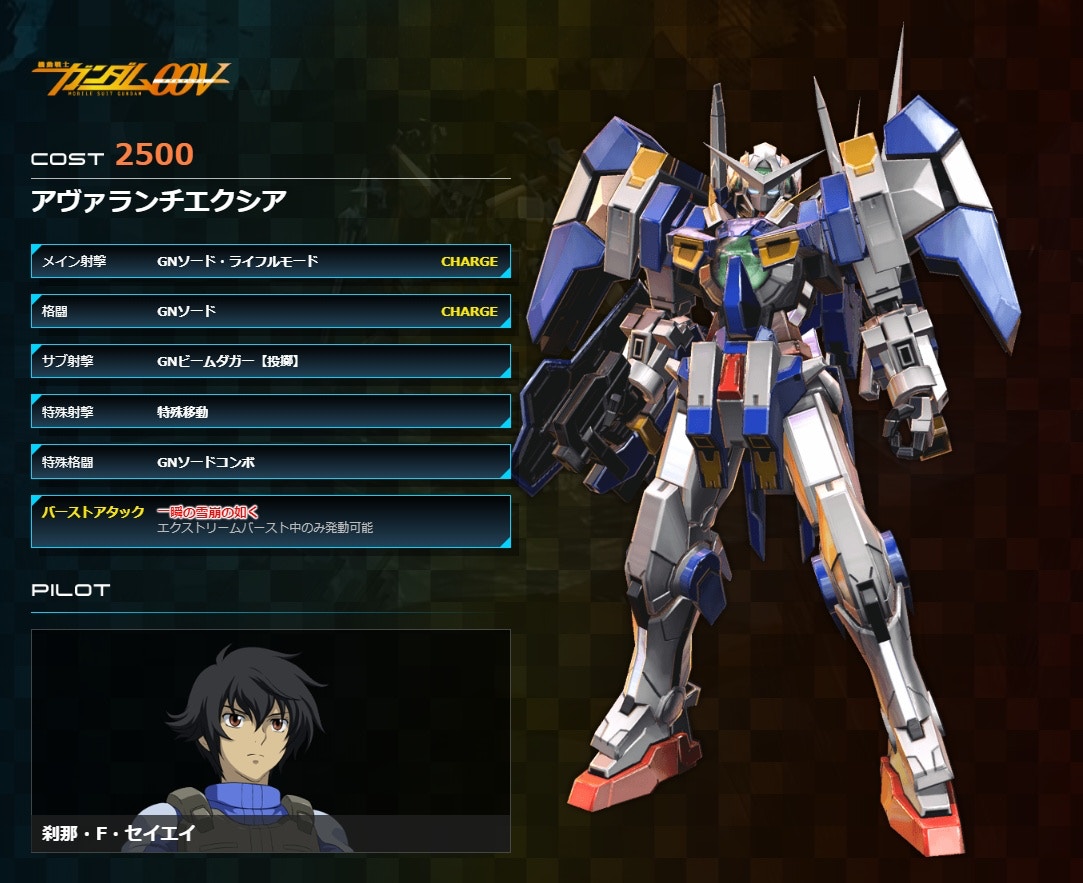The image size is (1083, 883).
Task: Click the 格闘 GNソード row
Action: pos(270,311)
